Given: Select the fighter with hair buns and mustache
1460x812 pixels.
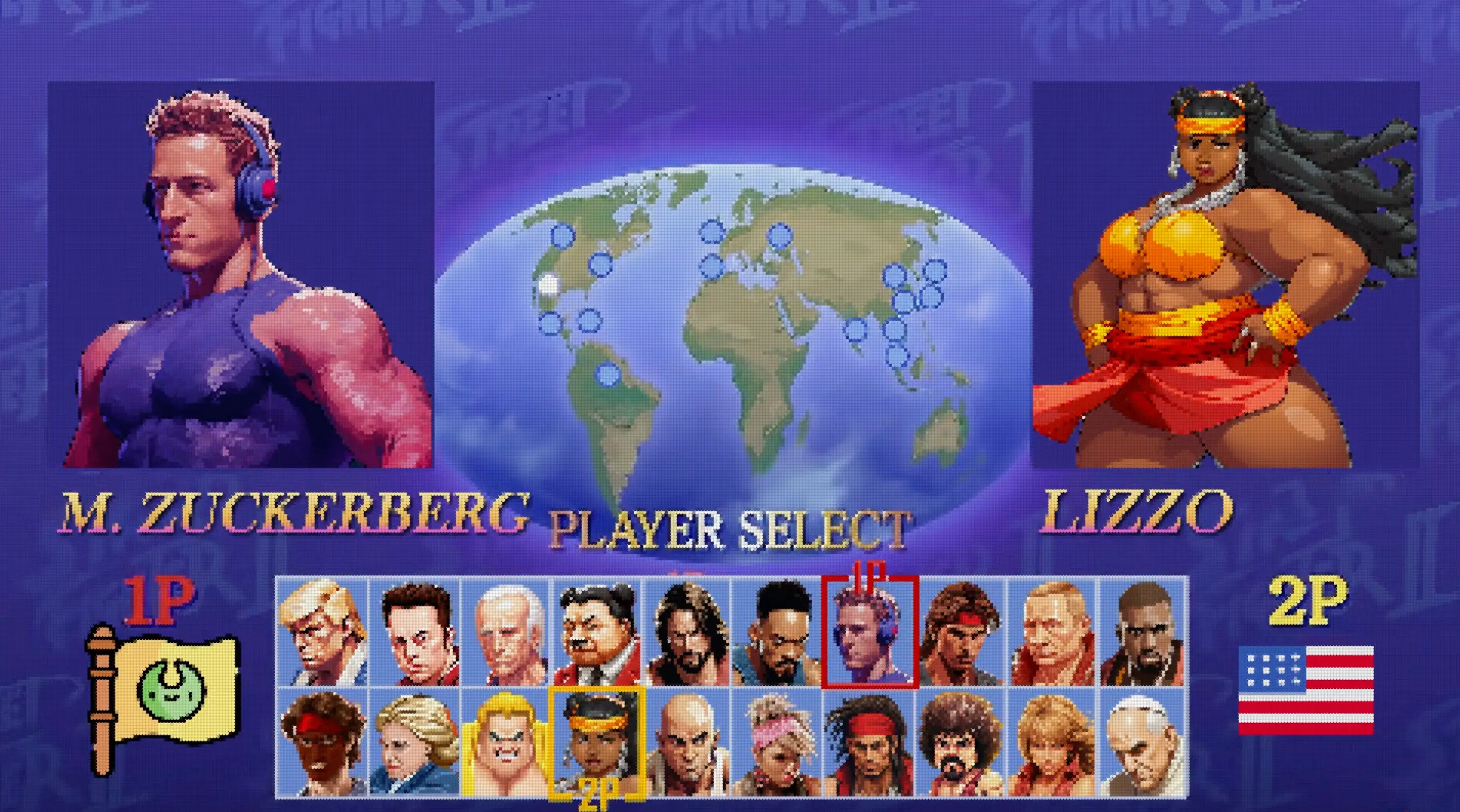Looking at the screenshot, I should coord(597,632).
